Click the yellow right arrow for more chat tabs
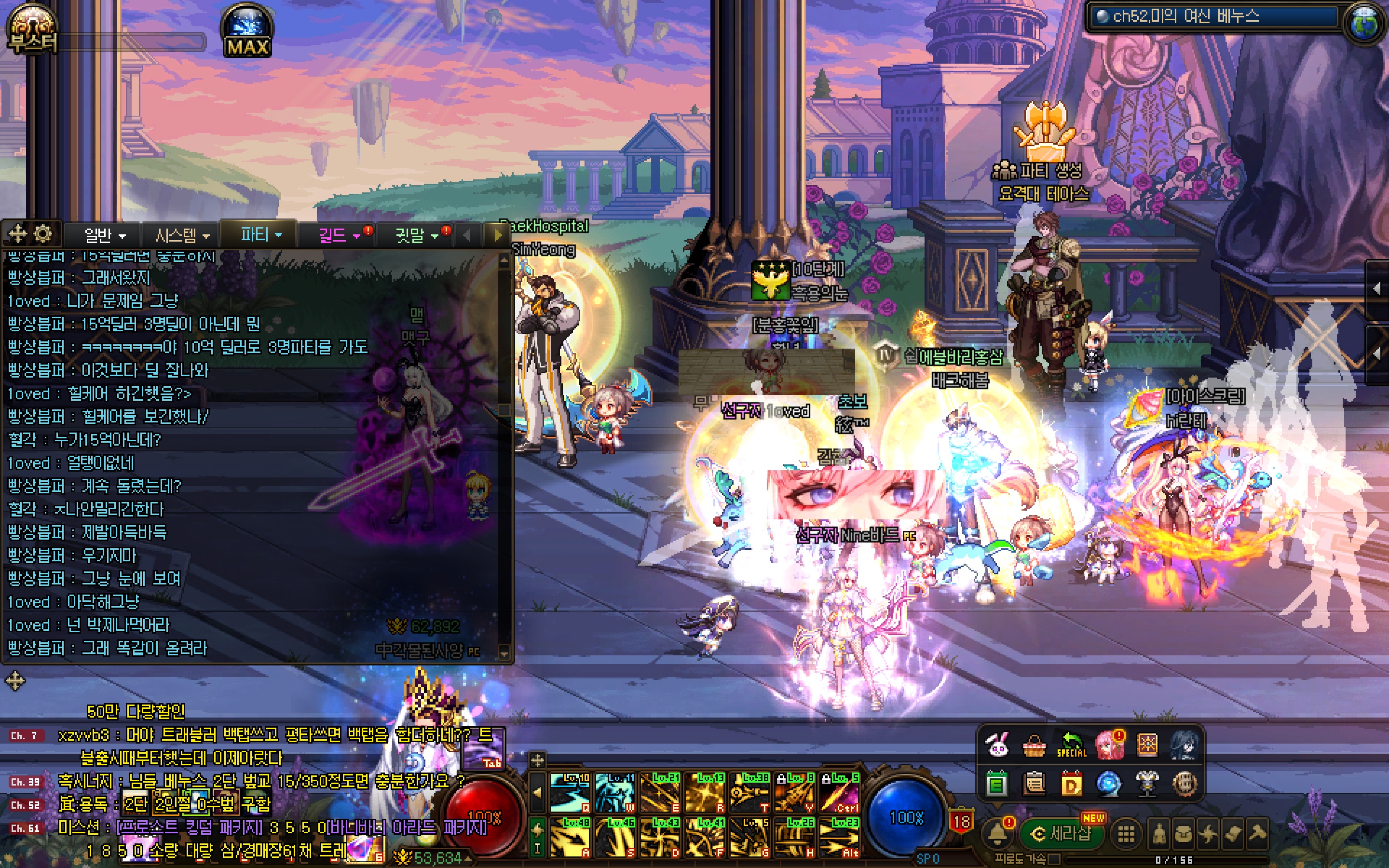This screenshot has width=1389, height=868. click(x=497, y=235)
